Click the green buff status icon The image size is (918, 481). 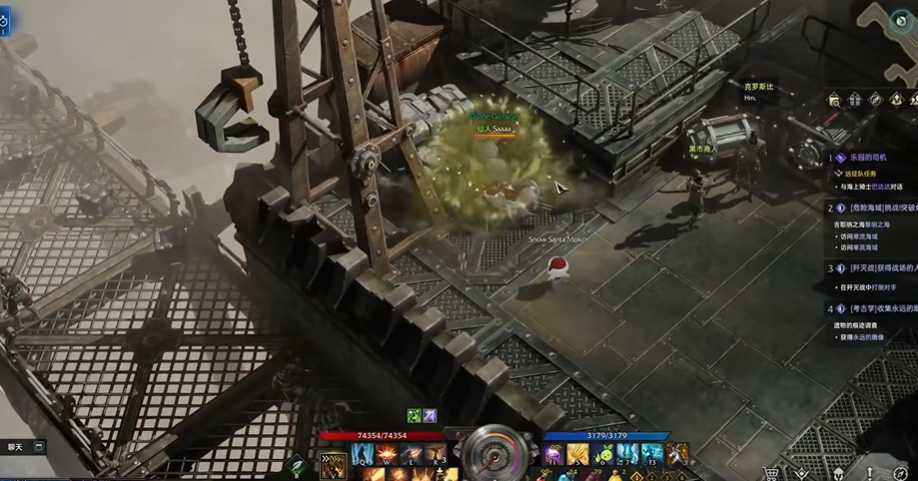point(413,416)
